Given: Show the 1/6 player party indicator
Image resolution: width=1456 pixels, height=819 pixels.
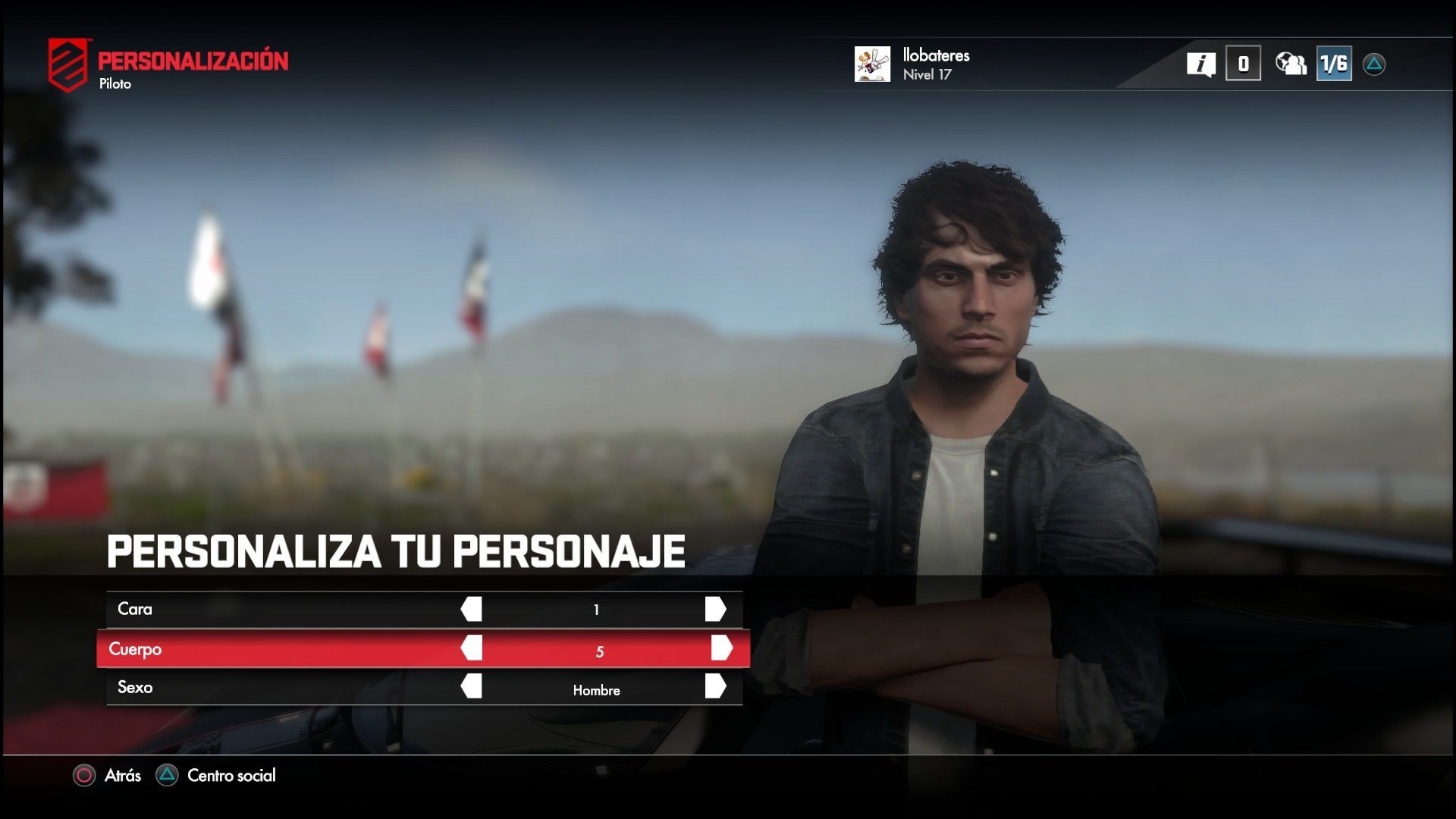Looking at the screenshot, I should pos(1334,64).
